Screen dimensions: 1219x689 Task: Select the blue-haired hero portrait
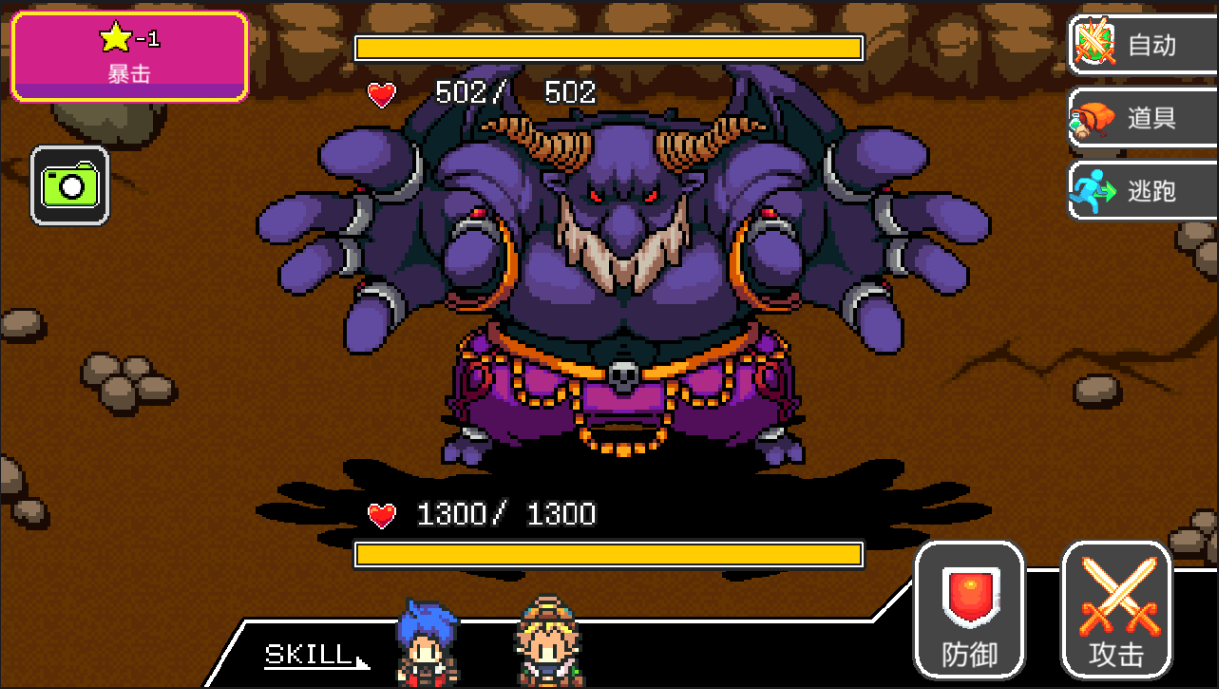[427, 644]
